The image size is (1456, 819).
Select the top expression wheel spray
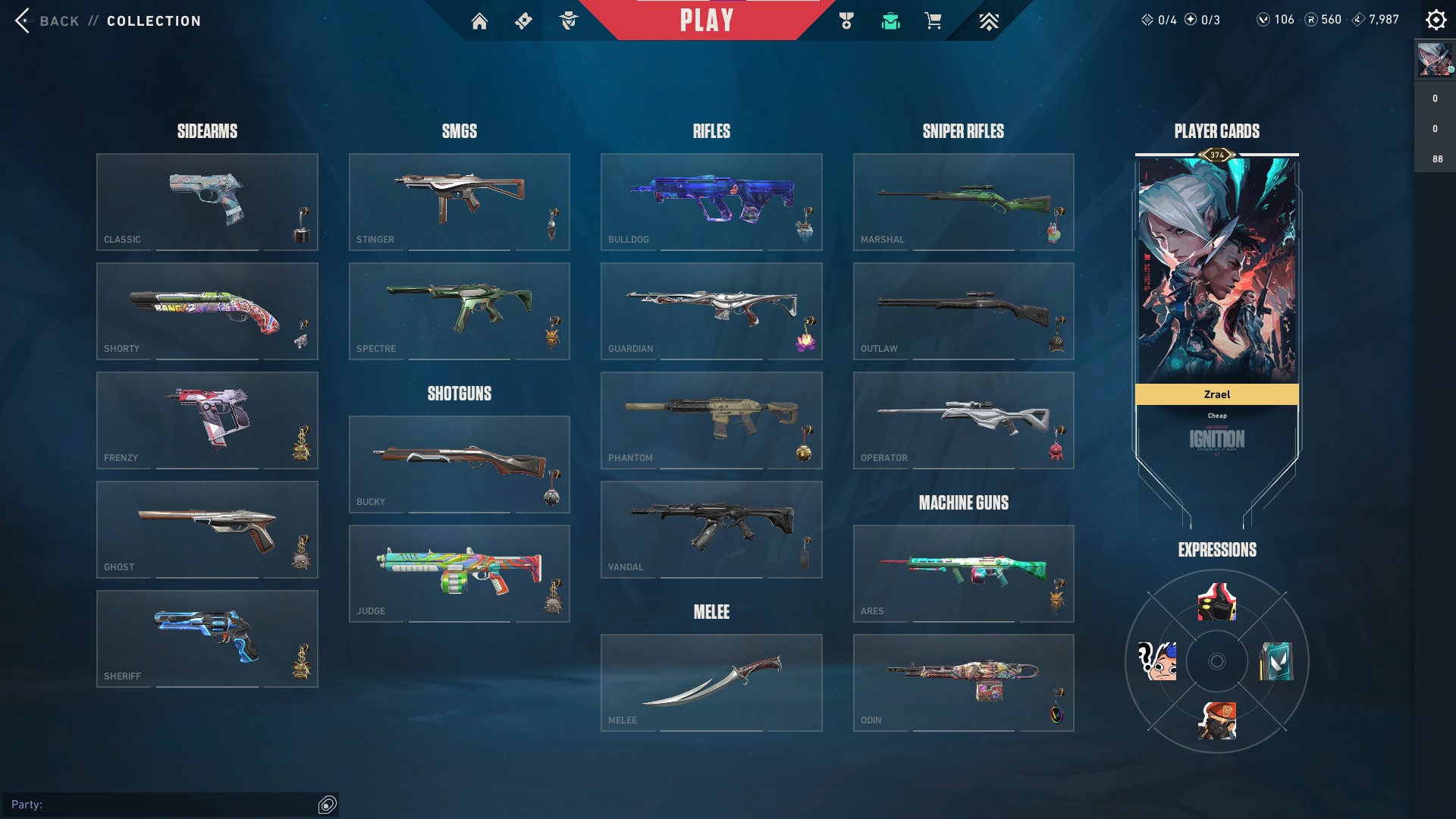(x=1216, y=602)
